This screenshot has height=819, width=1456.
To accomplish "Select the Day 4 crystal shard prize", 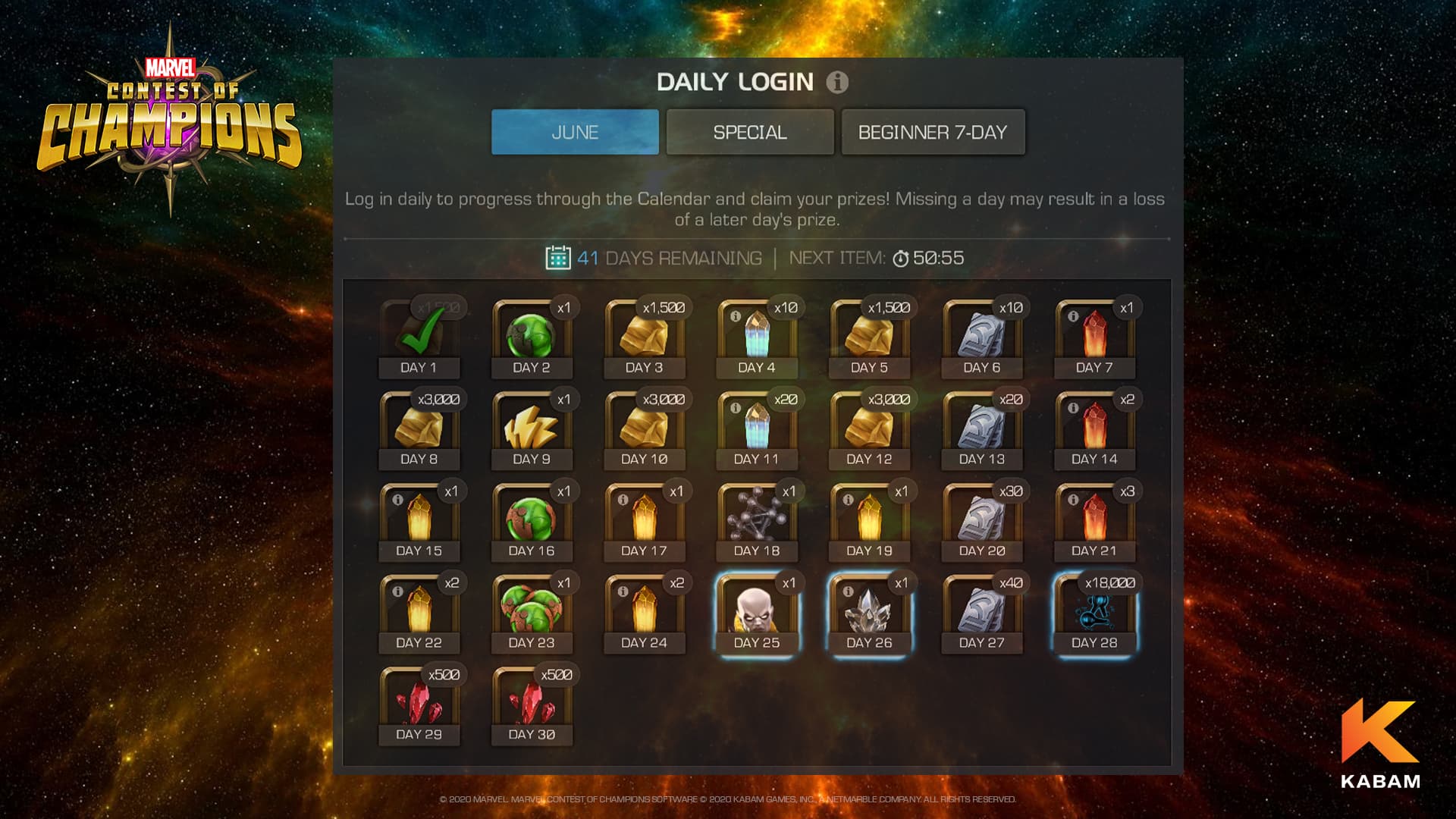I will pos(755,337).
